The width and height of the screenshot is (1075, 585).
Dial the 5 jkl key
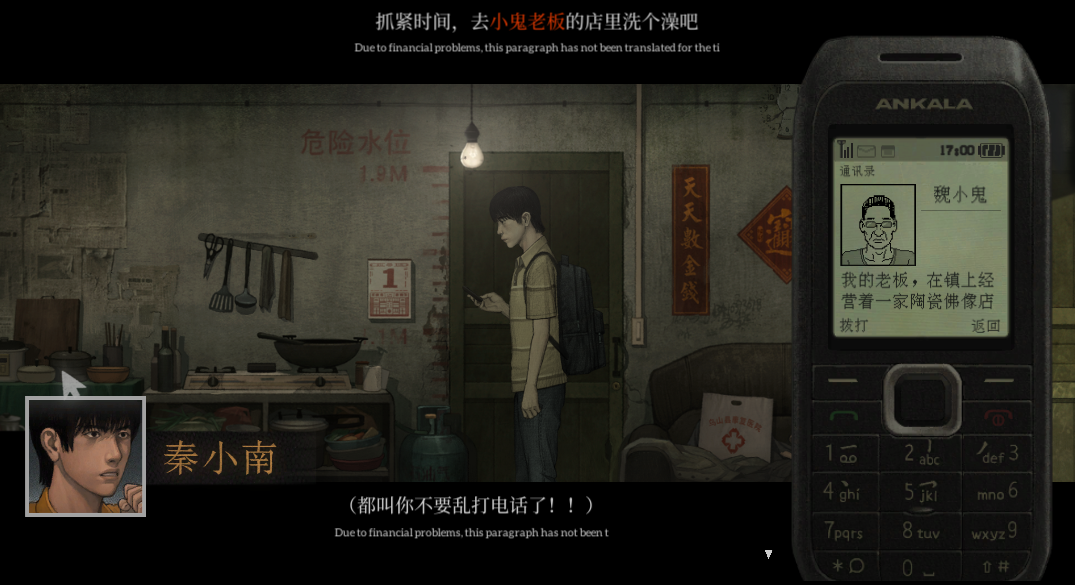click(x=921, y=493)
